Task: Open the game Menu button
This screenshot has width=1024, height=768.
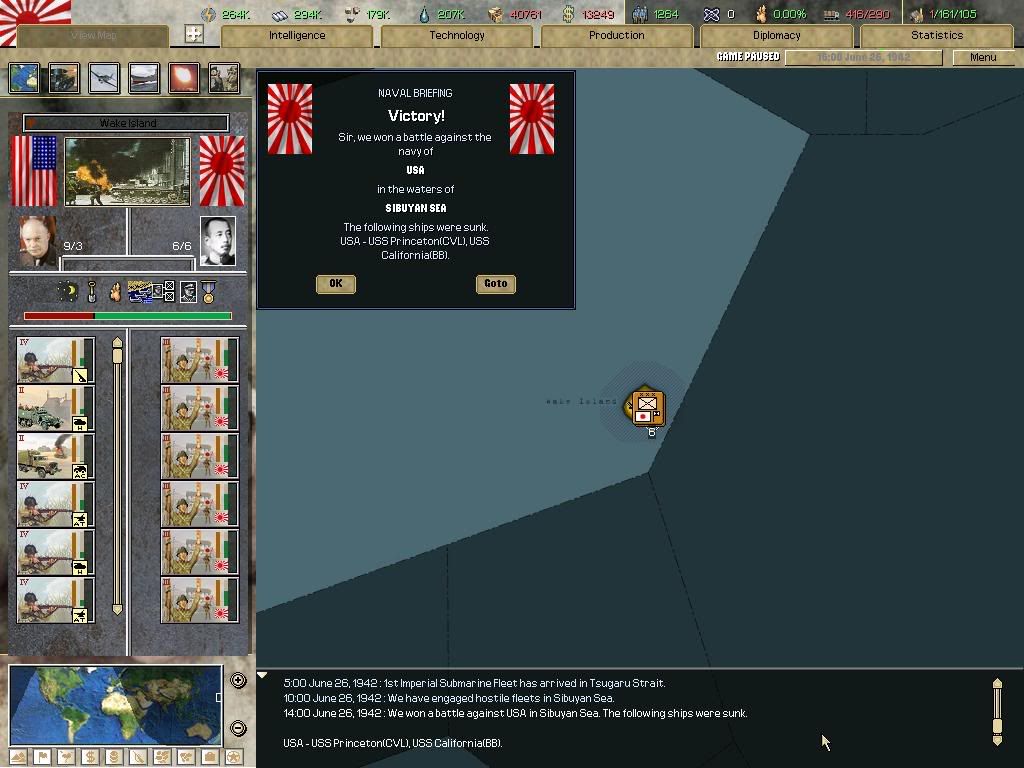Action: point(983,57)
